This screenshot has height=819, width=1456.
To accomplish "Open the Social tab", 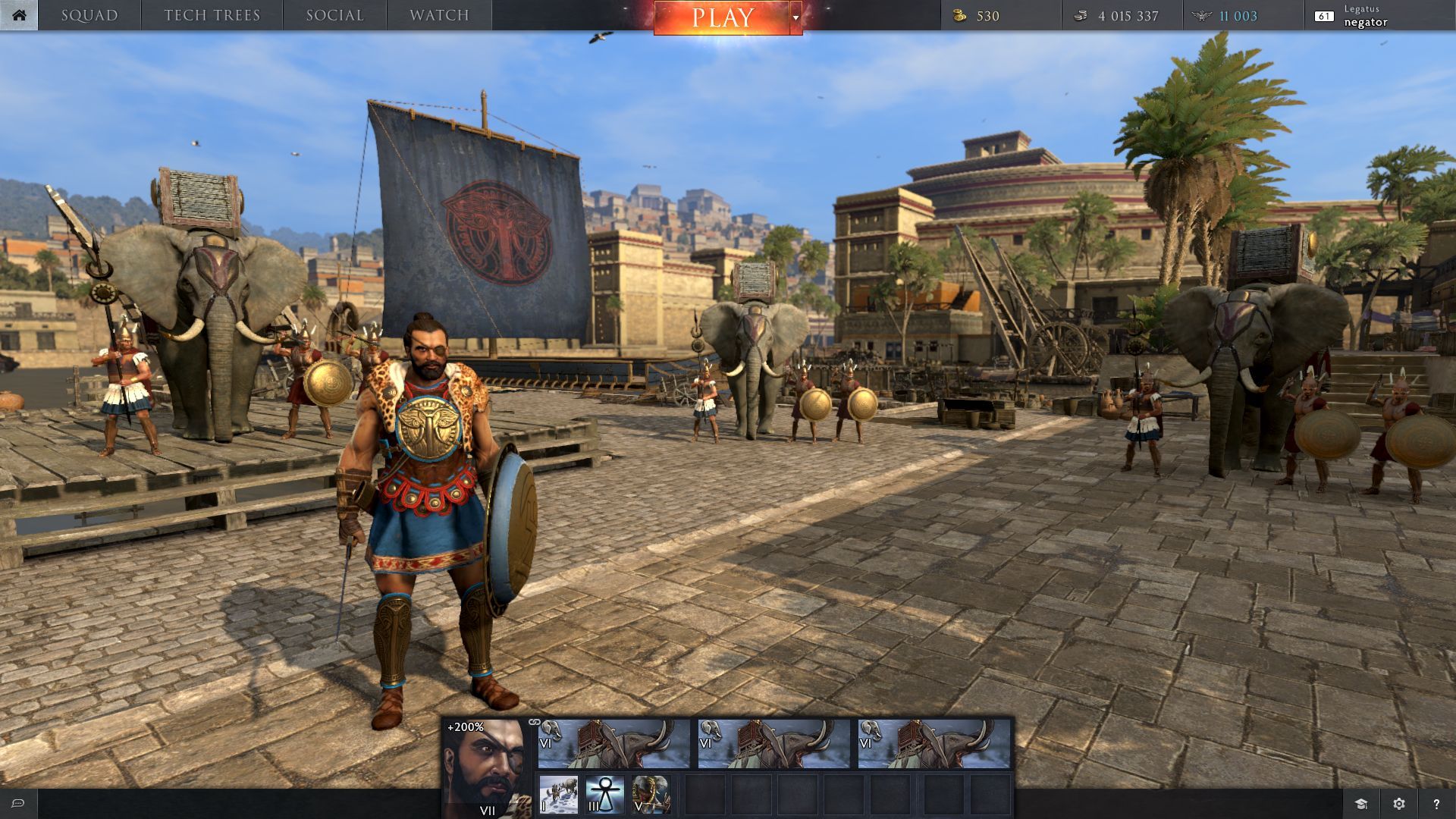I will point(334,15).
